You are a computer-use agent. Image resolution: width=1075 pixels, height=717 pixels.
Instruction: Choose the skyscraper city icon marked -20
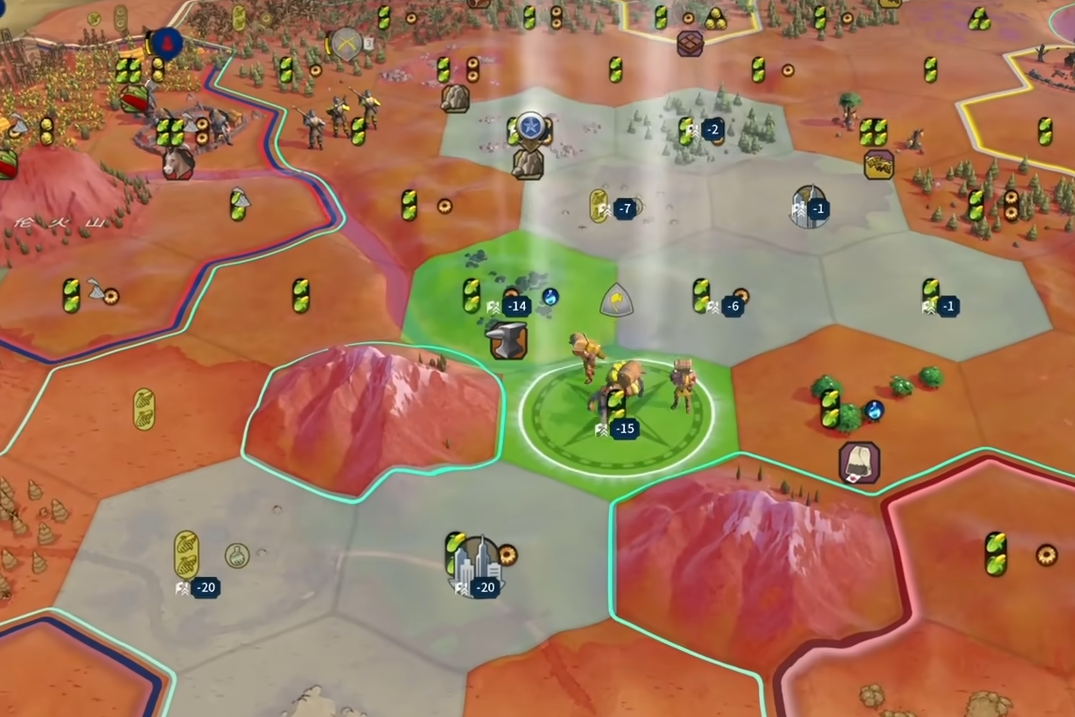479,566
